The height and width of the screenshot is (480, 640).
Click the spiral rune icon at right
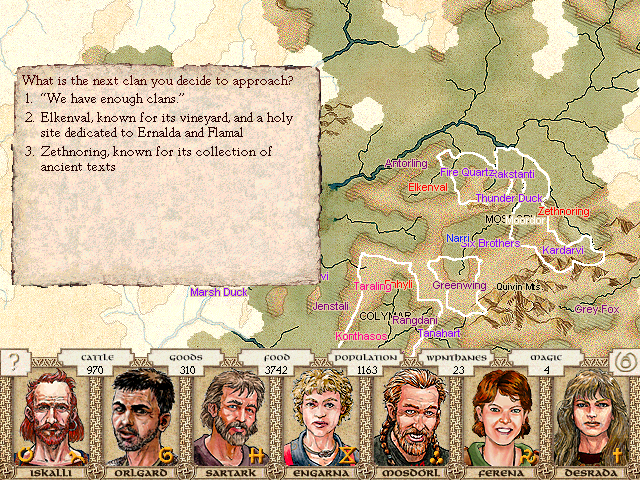pyautogui.click(x=625, y=361)
